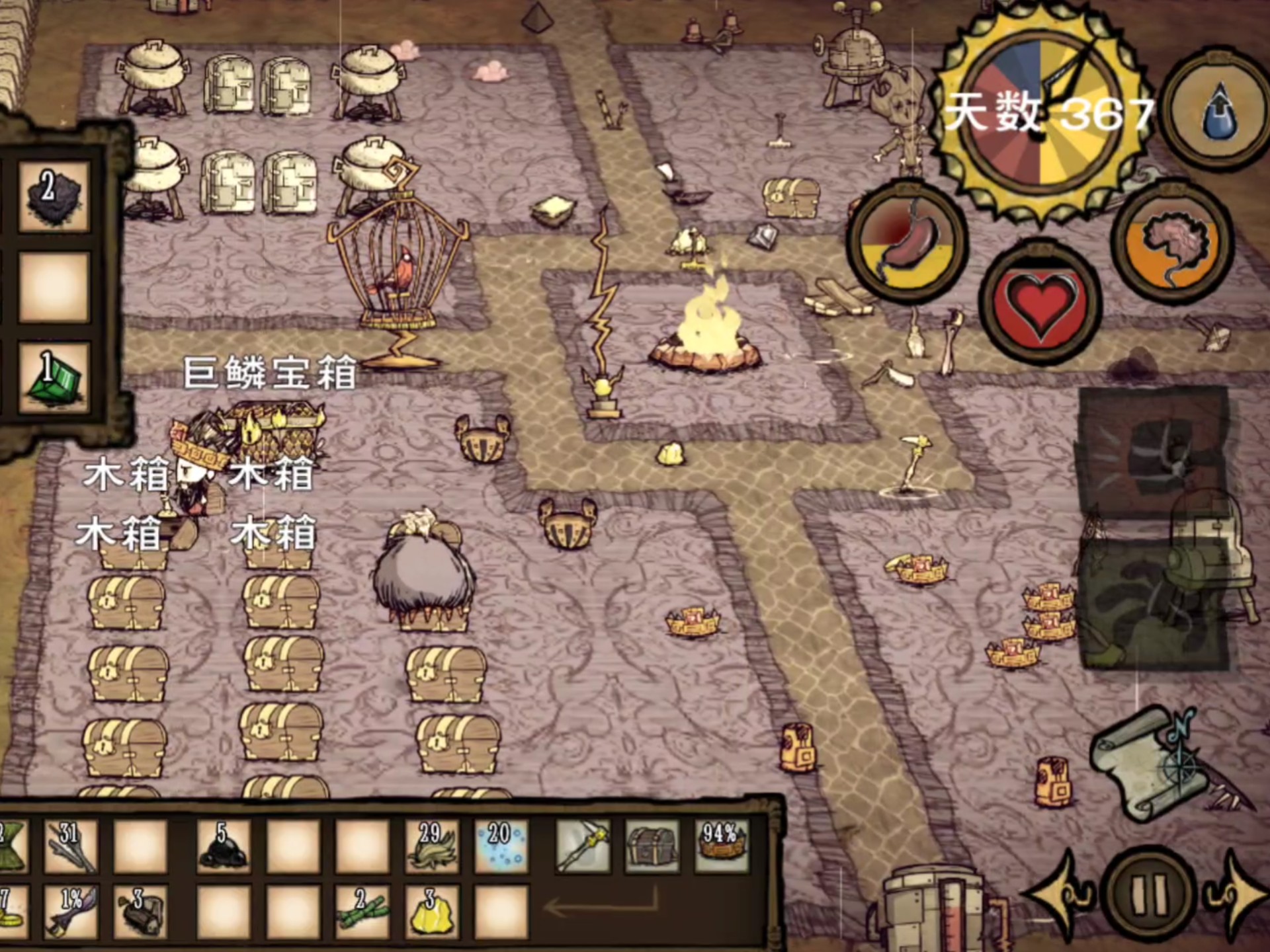Take the green gem from the container

click(53, 377)
